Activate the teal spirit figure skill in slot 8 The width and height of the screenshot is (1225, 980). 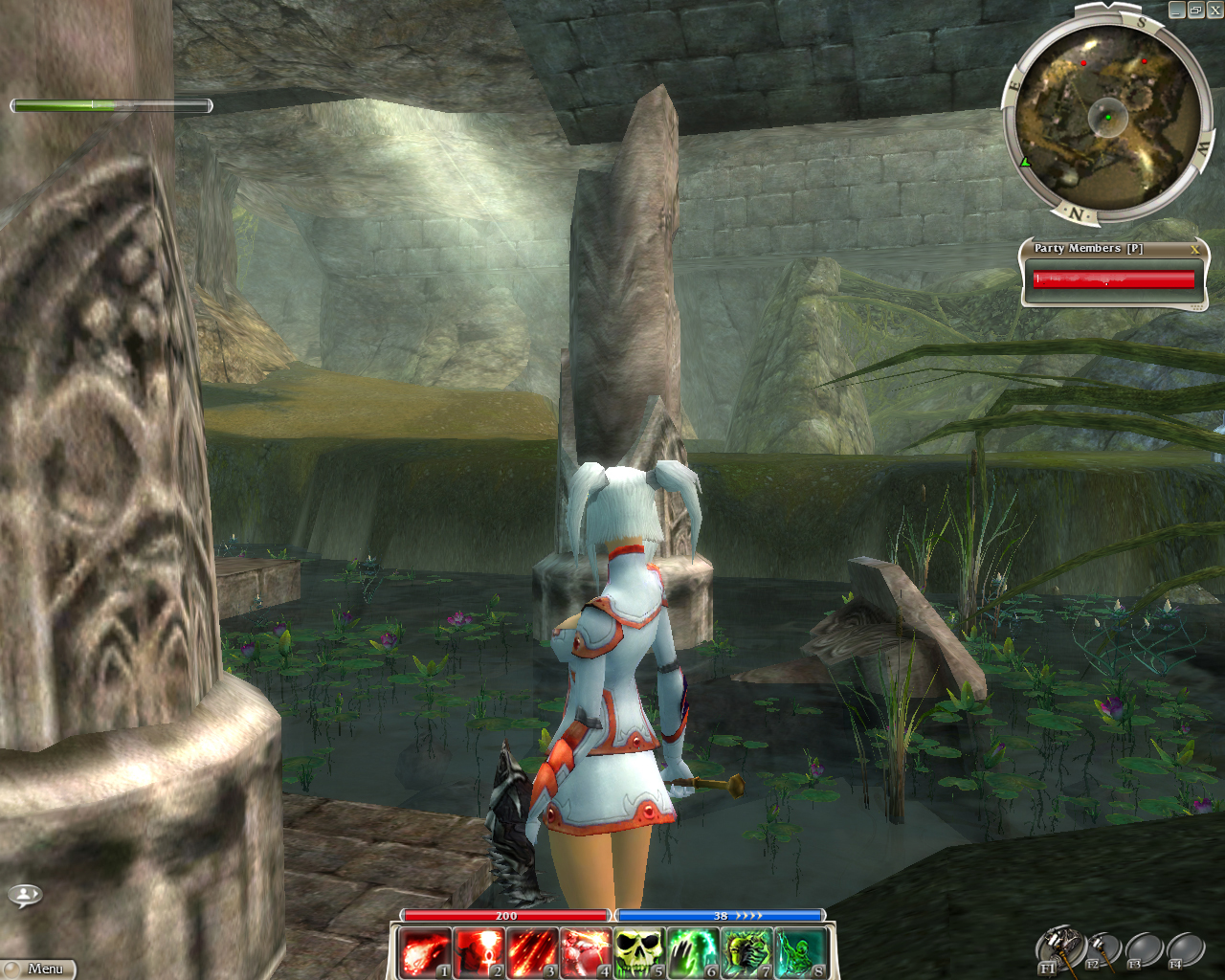pos(800,953)
